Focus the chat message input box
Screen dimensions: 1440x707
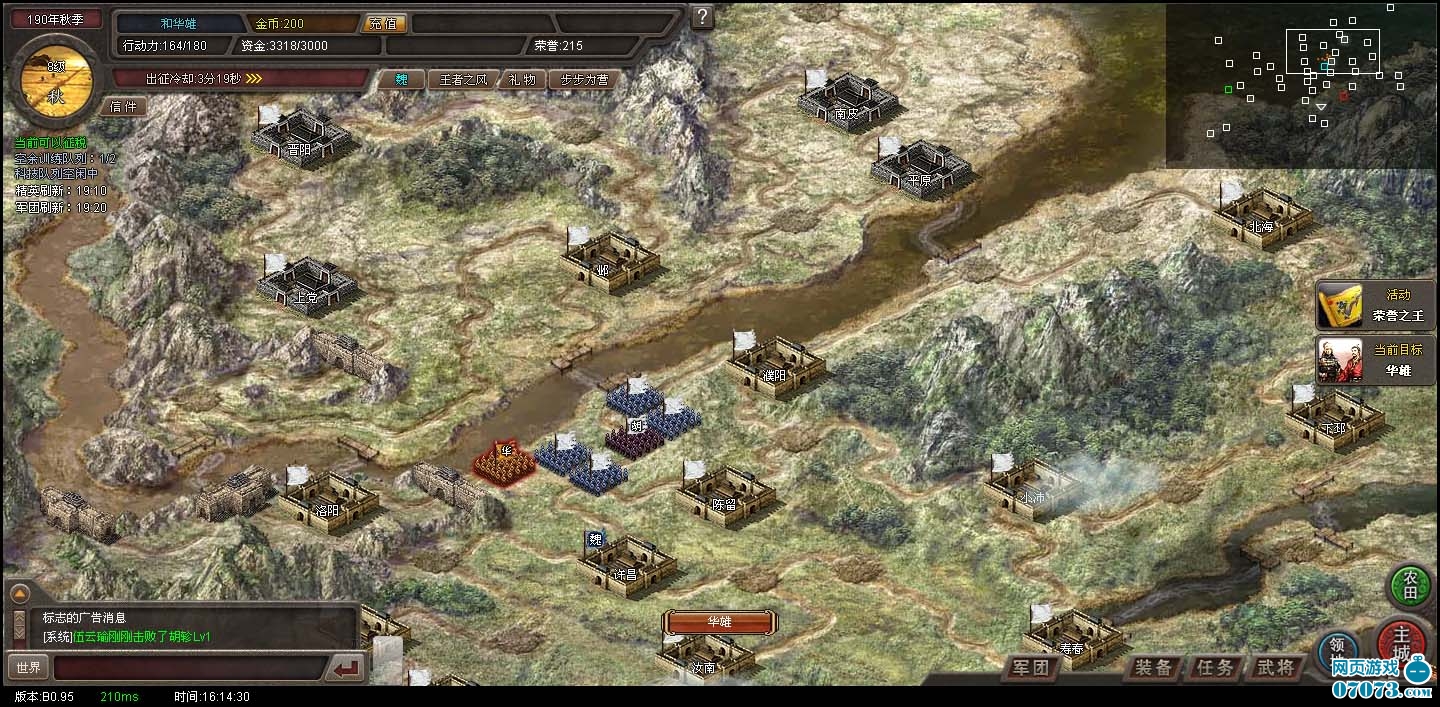pos(190,668)
